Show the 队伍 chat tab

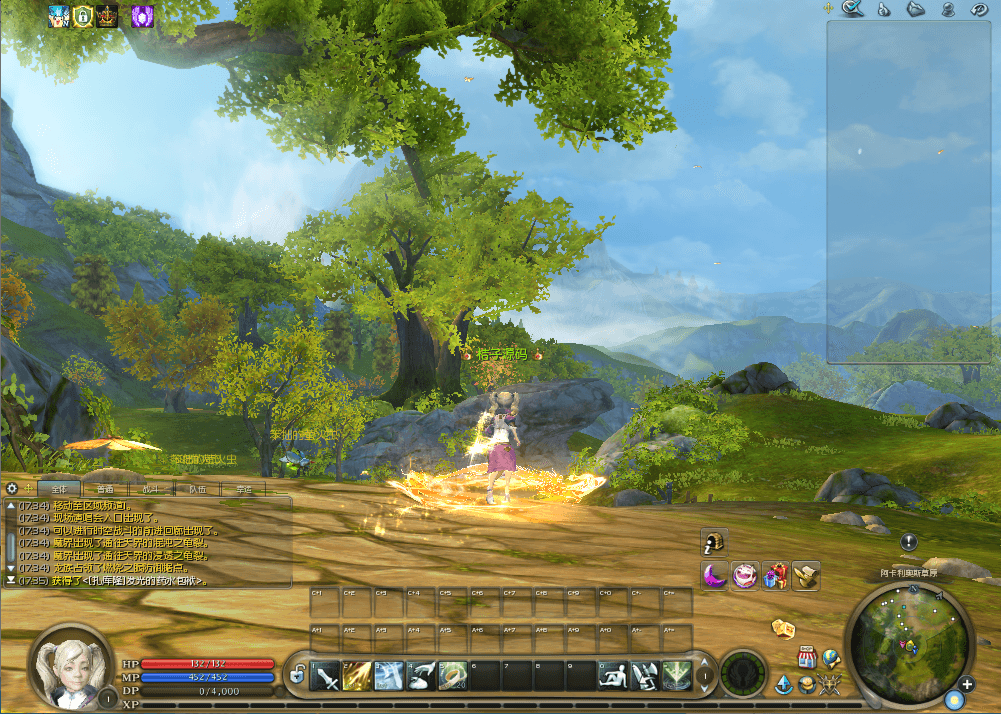pos(198,489)
